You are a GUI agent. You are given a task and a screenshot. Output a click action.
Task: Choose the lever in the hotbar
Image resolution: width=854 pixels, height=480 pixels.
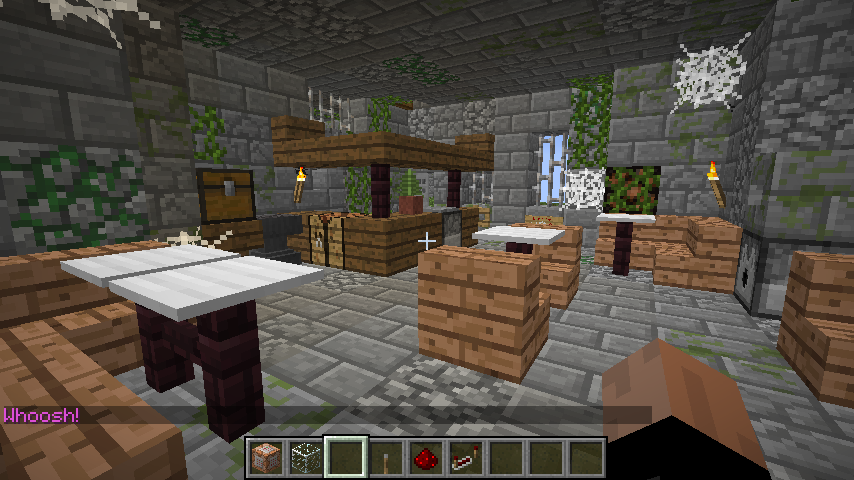(x=387, y=458)
